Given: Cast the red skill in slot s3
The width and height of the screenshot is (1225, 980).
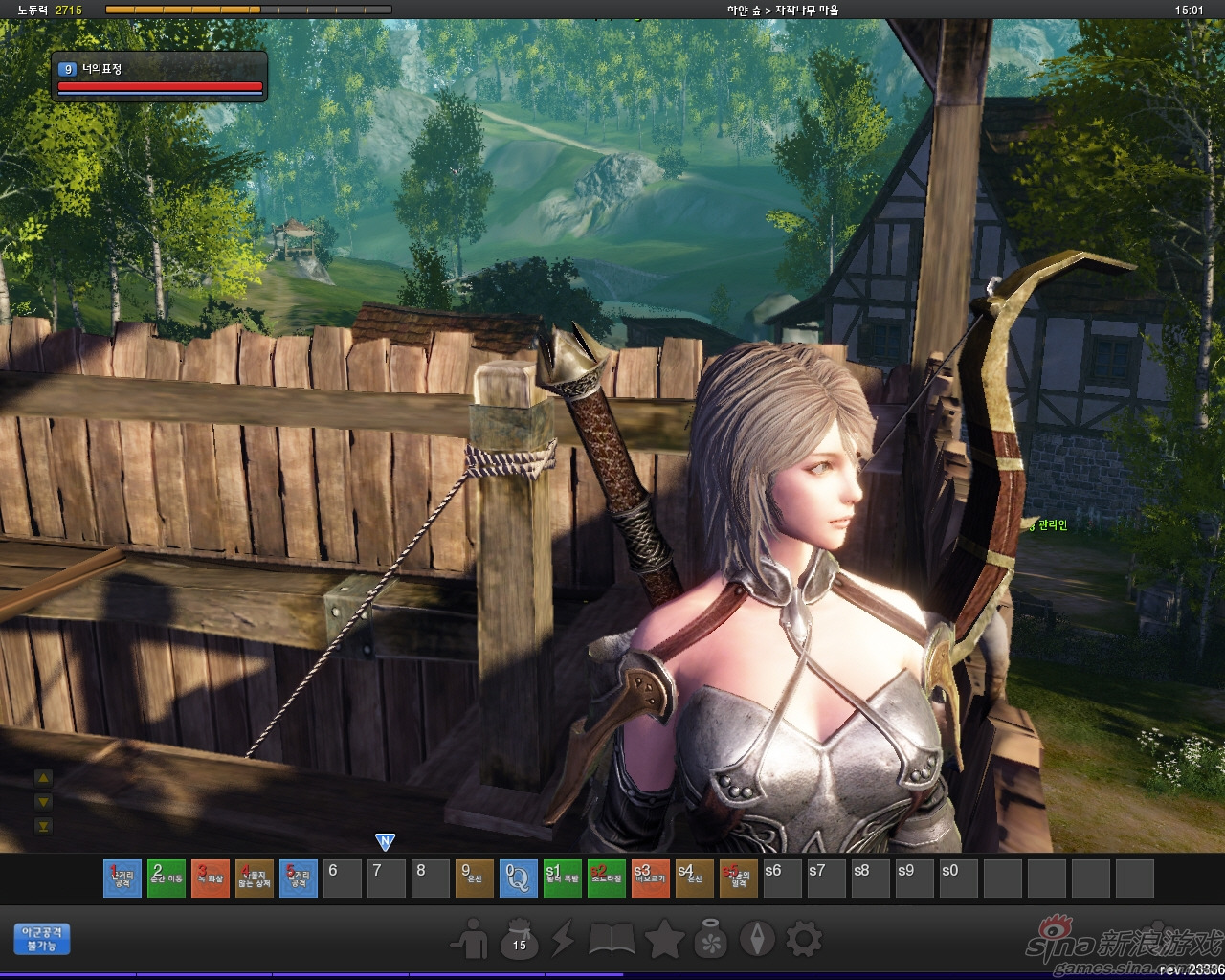Looking at the screenshot, I should pyautogui.click(x=650, y=879).
